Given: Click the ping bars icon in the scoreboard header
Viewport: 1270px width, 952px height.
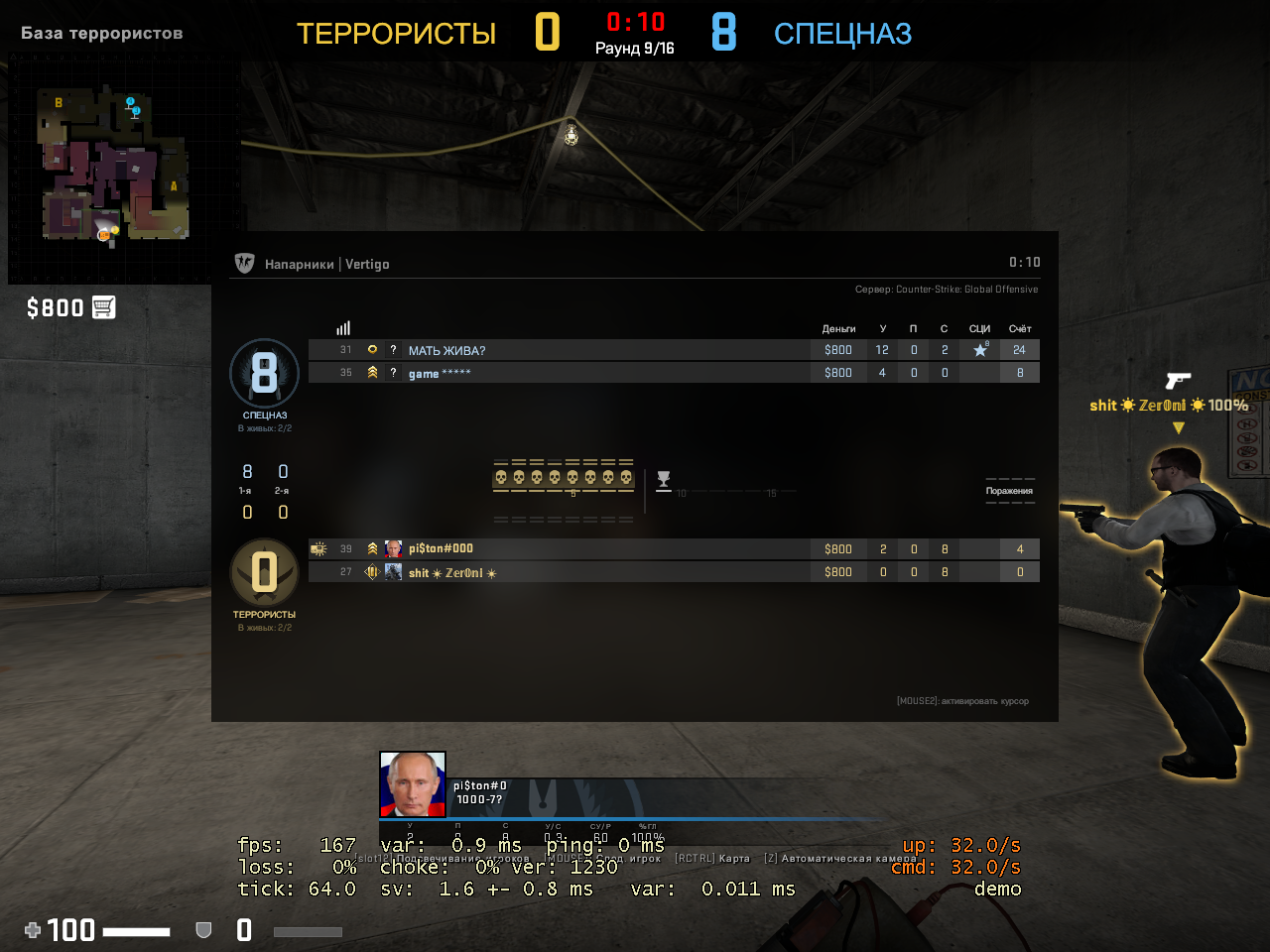Looking at the screenshot, I should tap(343, 327).
